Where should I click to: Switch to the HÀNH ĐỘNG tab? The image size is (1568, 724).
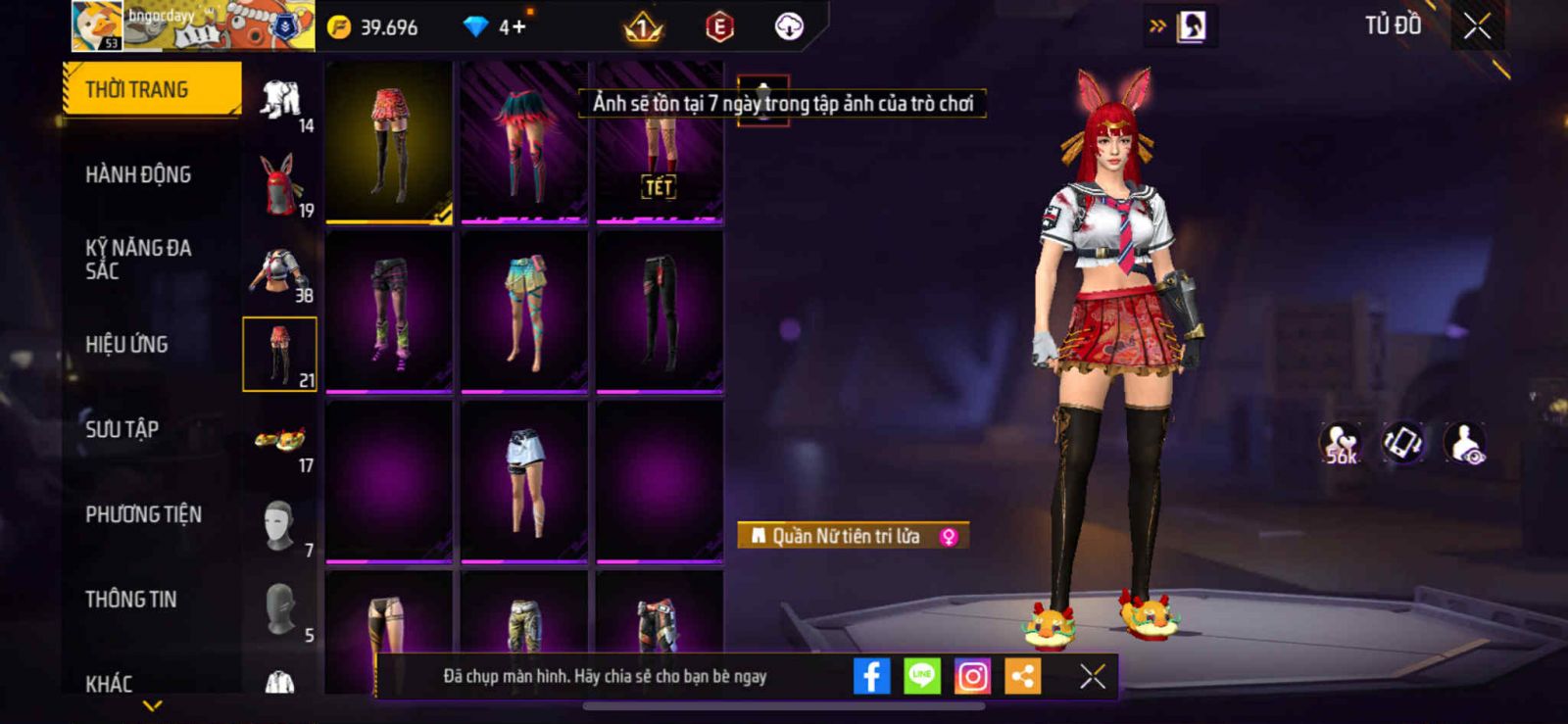click(x=138, y=174)
